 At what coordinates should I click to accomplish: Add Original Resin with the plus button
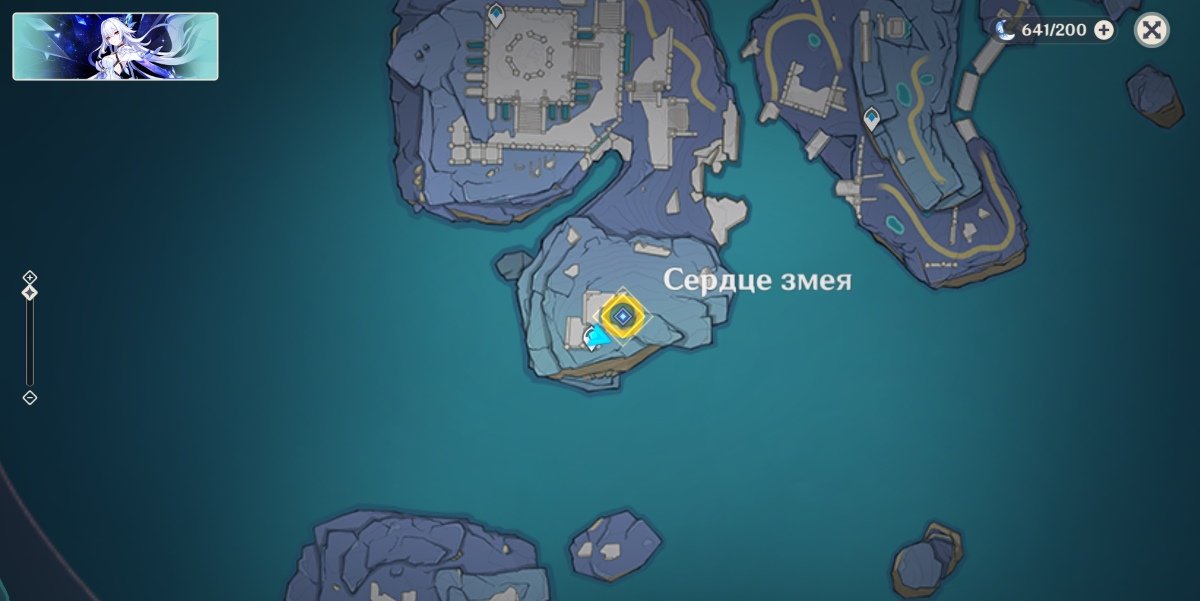coord(1104,30)
